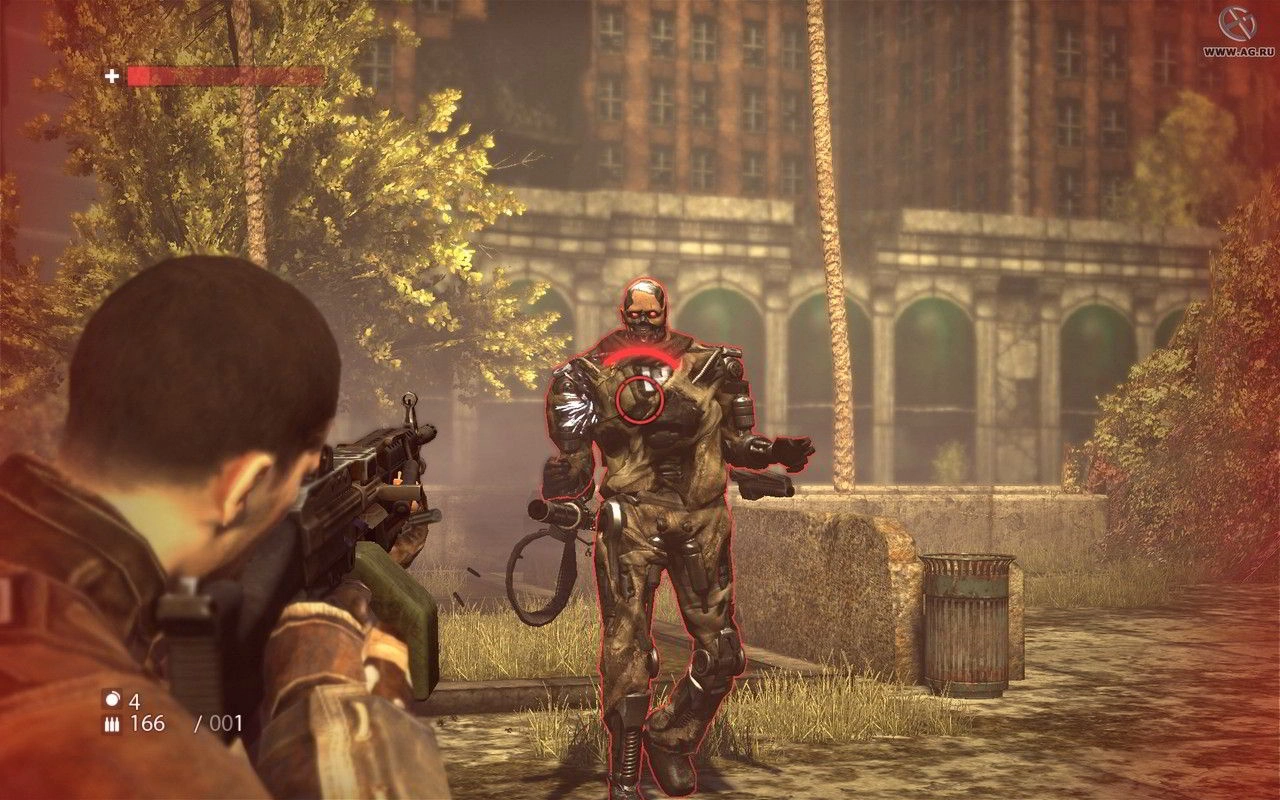Select the grenade icon in the HUD
The image size is (1280, 800).
[112, 700]
